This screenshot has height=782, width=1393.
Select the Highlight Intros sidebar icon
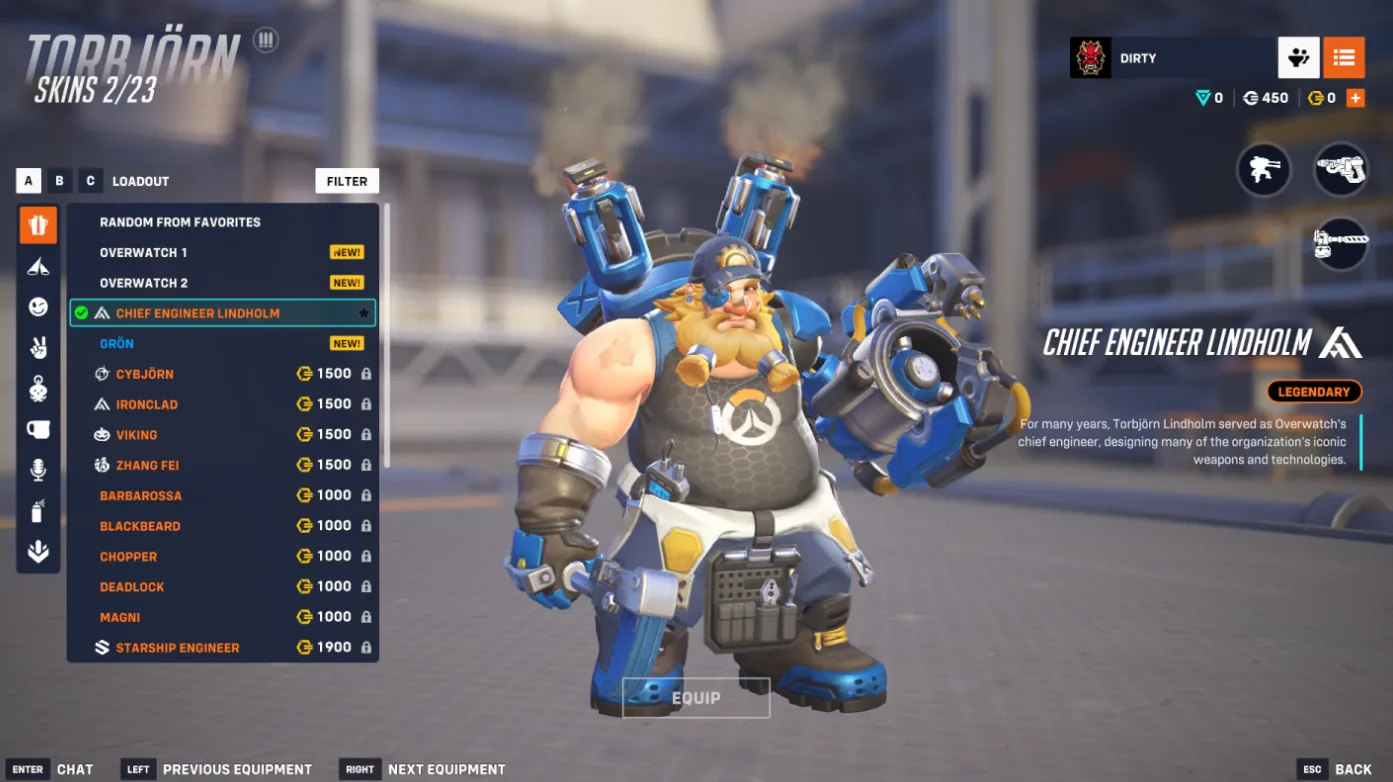(x=37, y=267)
